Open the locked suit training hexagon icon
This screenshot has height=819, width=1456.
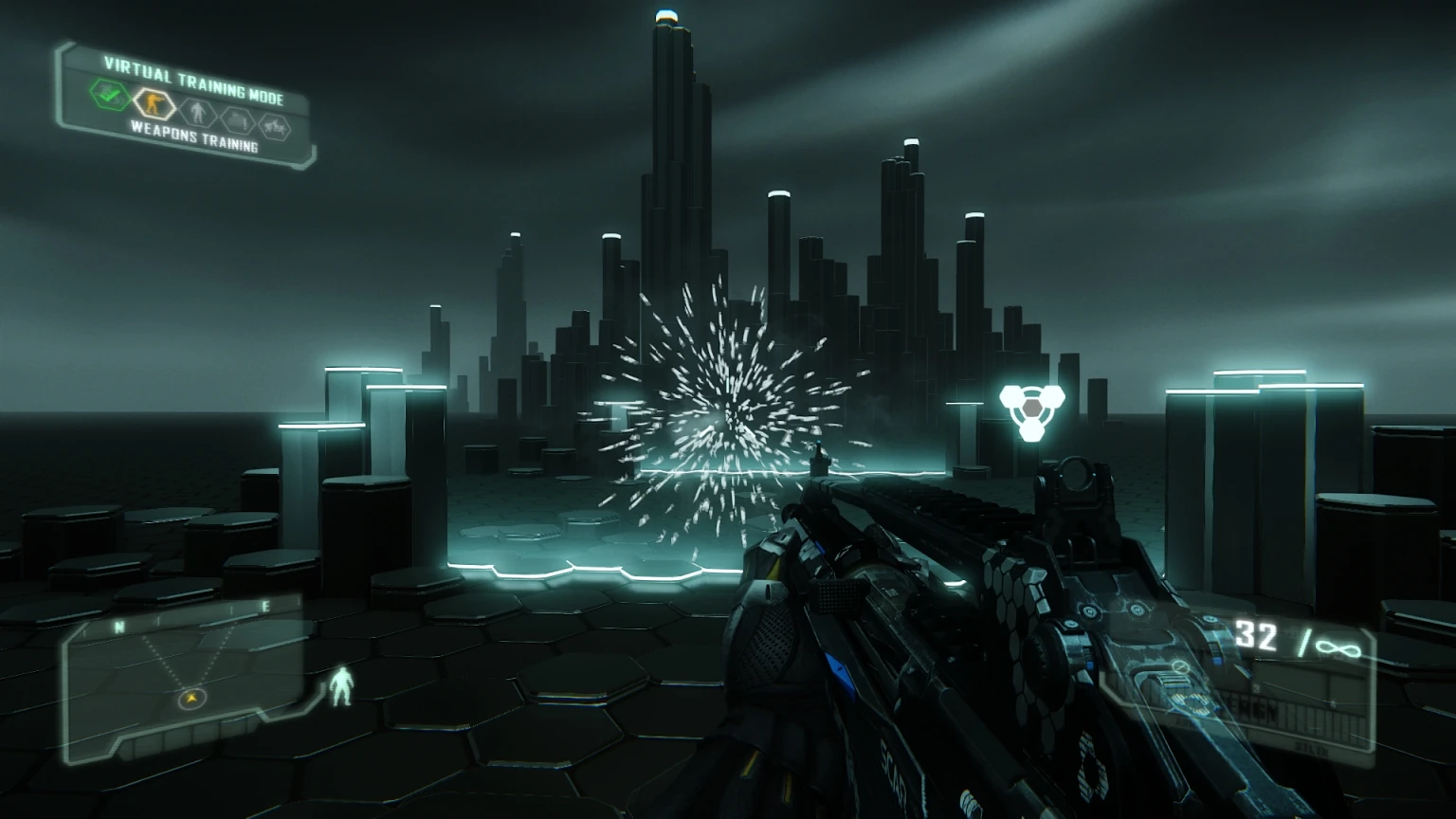[x=198, y=116]
